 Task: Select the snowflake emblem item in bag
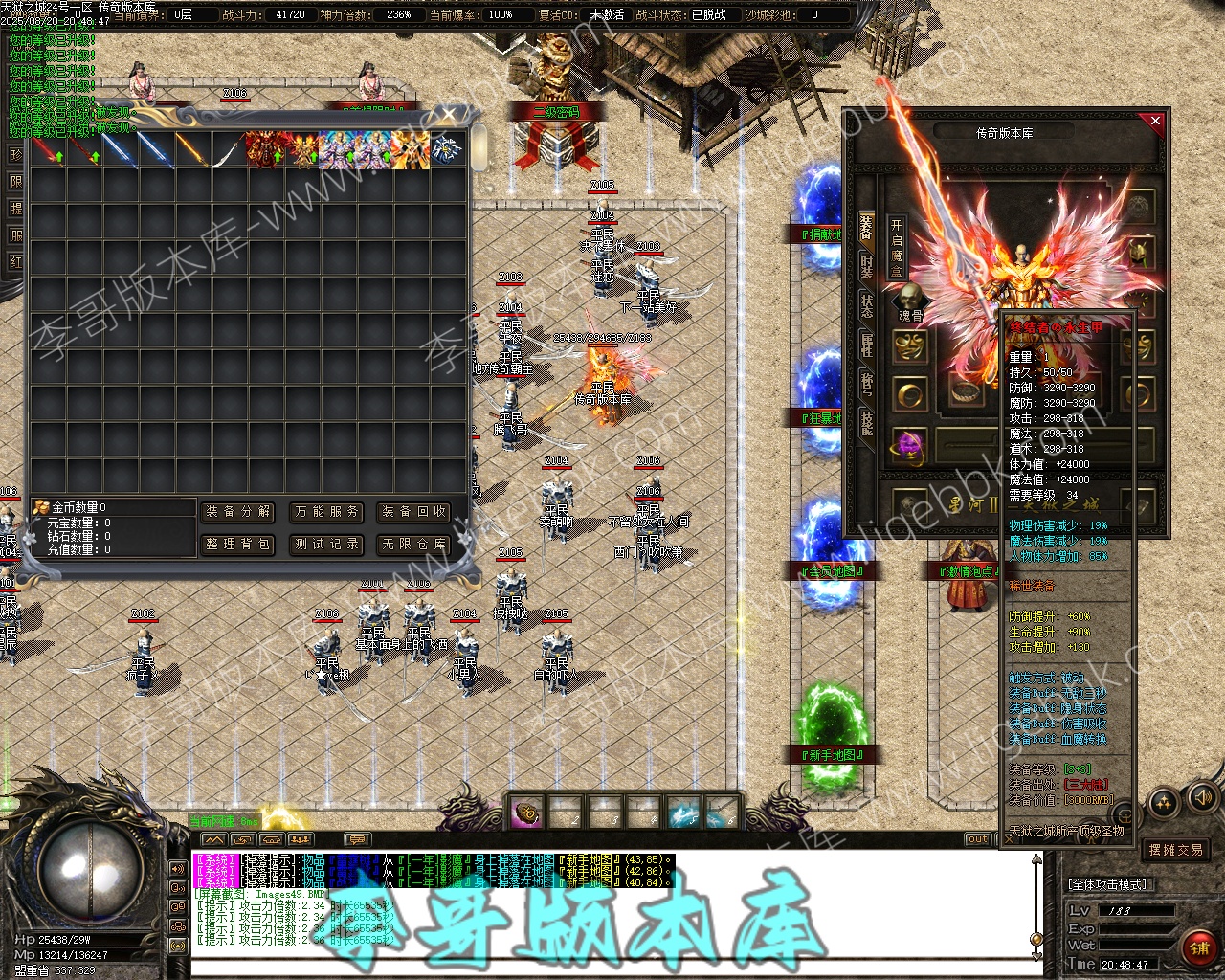coord(447,149)
